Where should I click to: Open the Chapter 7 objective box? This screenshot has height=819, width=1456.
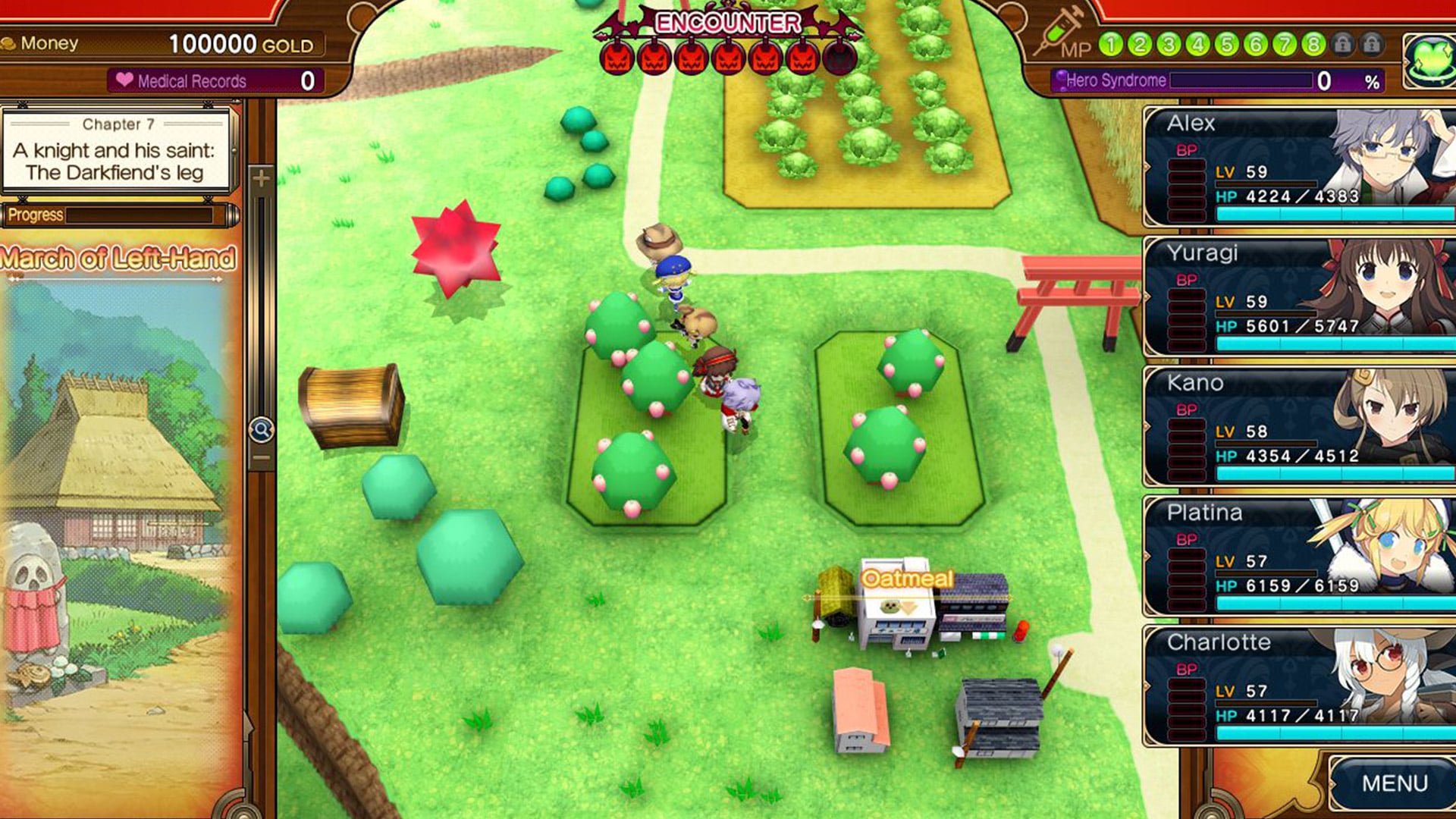click(115, 150)
